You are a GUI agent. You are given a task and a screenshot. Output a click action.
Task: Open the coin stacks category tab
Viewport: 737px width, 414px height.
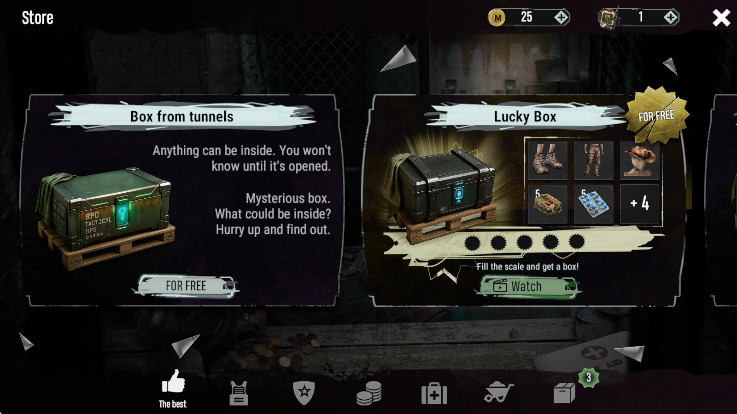pos(369,393)
